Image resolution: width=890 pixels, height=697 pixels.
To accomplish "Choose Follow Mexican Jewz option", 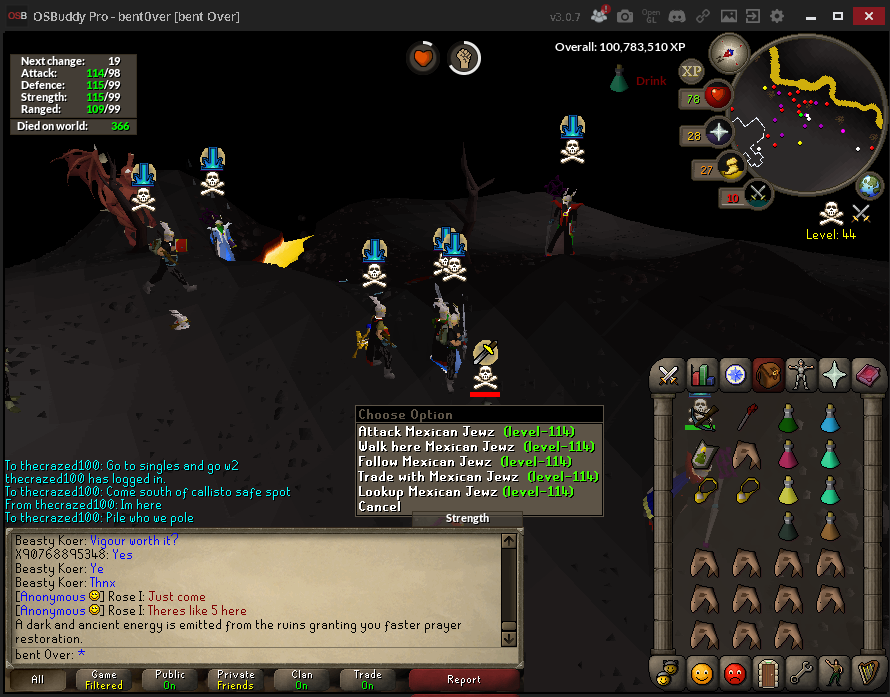I will 464,462.
